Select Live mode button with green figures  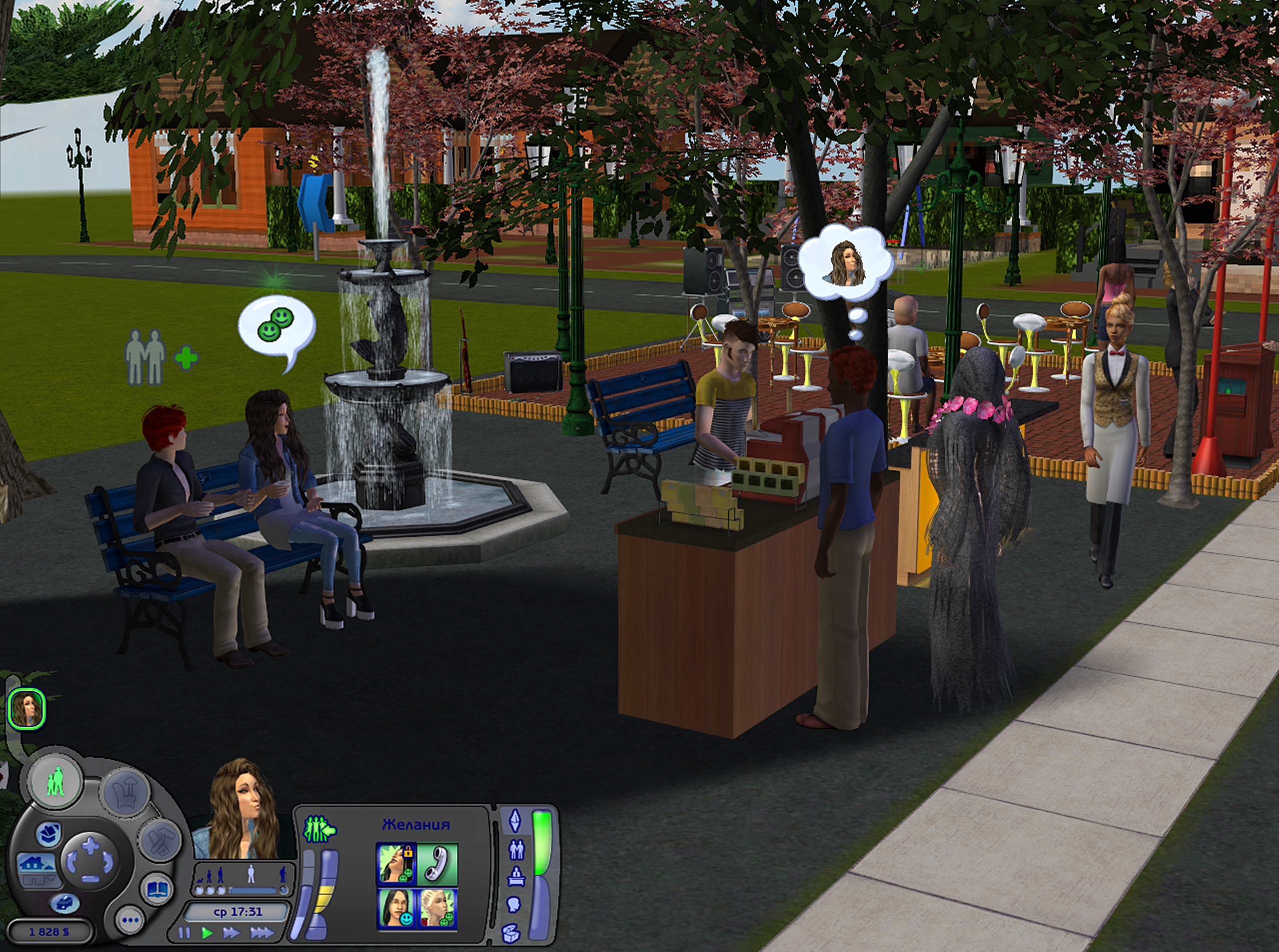(56, 783)
